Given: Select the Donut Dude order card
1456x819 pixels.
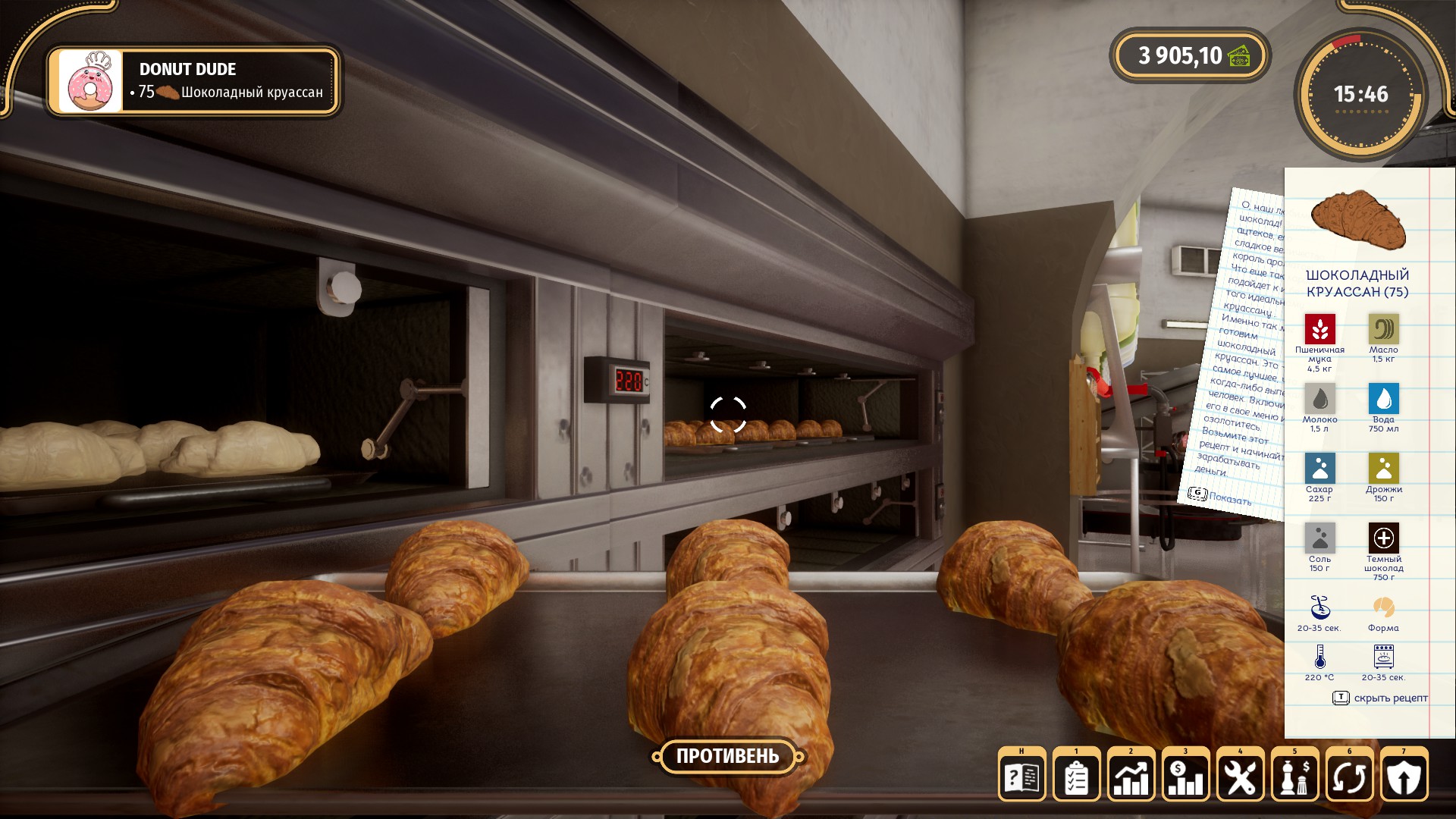Looking at the screenshot, I should (193, 81).
